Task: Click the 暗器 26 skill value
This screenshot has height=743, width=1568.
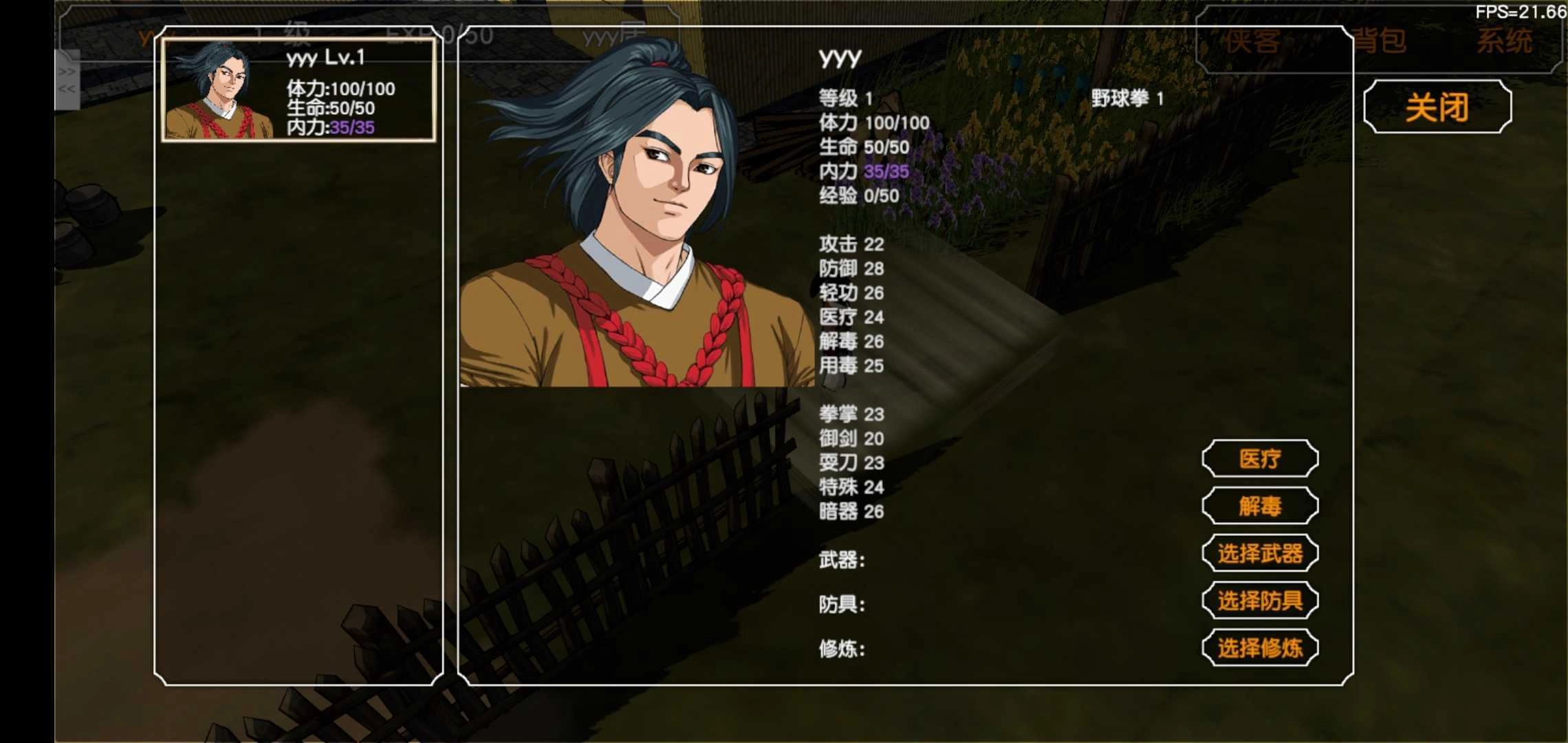Action: pyautogui.click(x=849, y=513)
